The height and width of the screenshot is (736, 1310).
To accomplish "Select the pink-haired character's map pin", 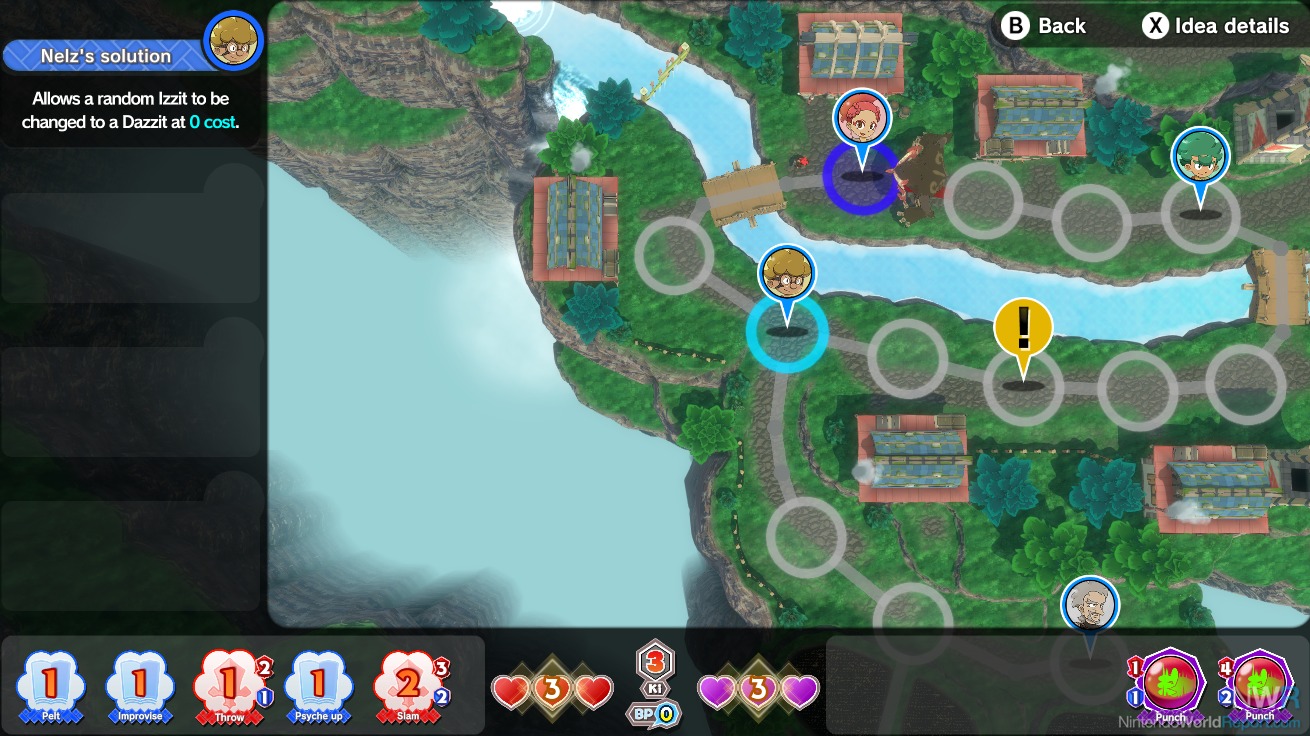I will click(x=861, y=118).
